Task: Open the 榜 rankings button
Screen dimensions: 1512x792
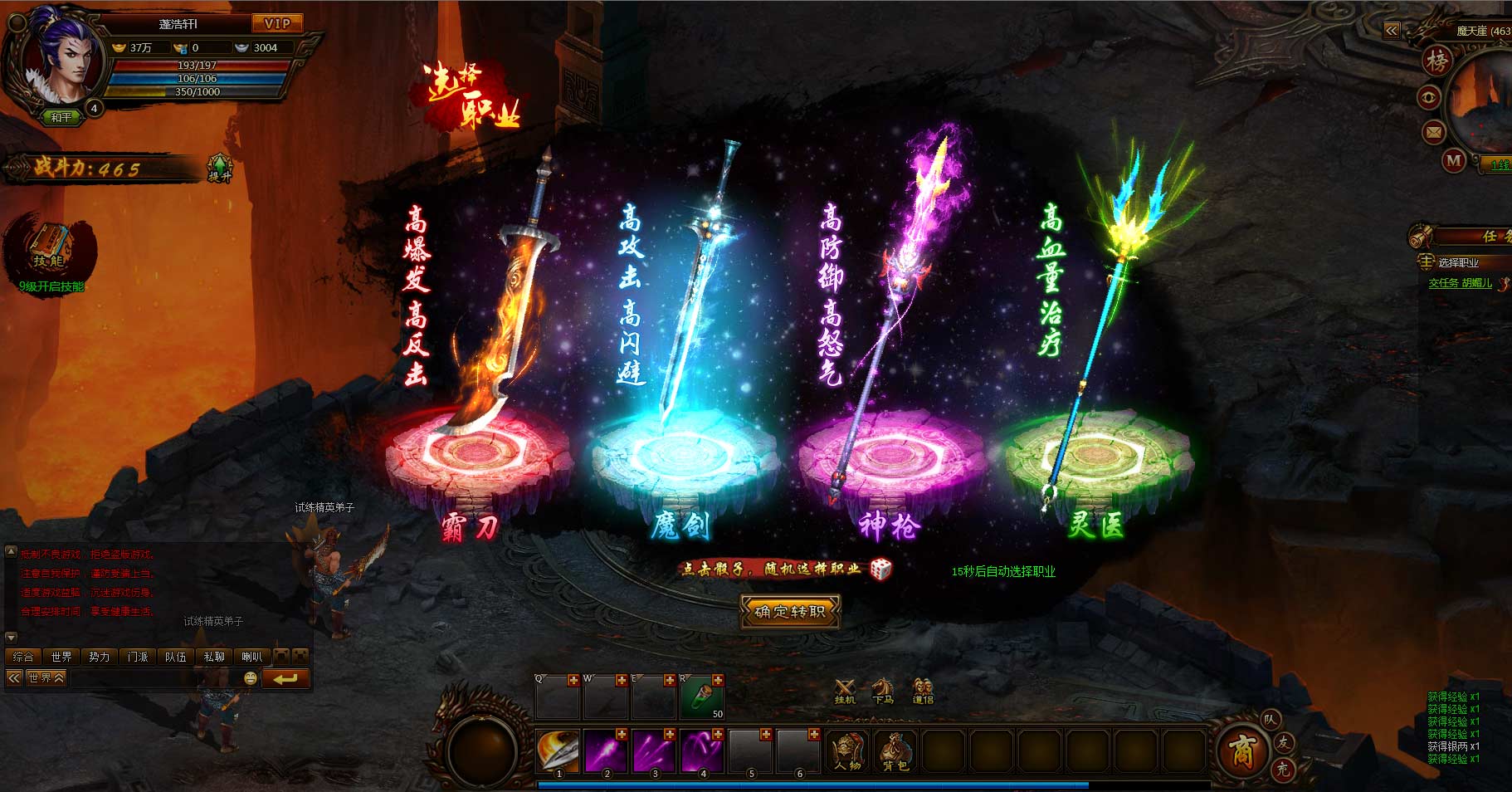Action: click(x=1437, y=61)
